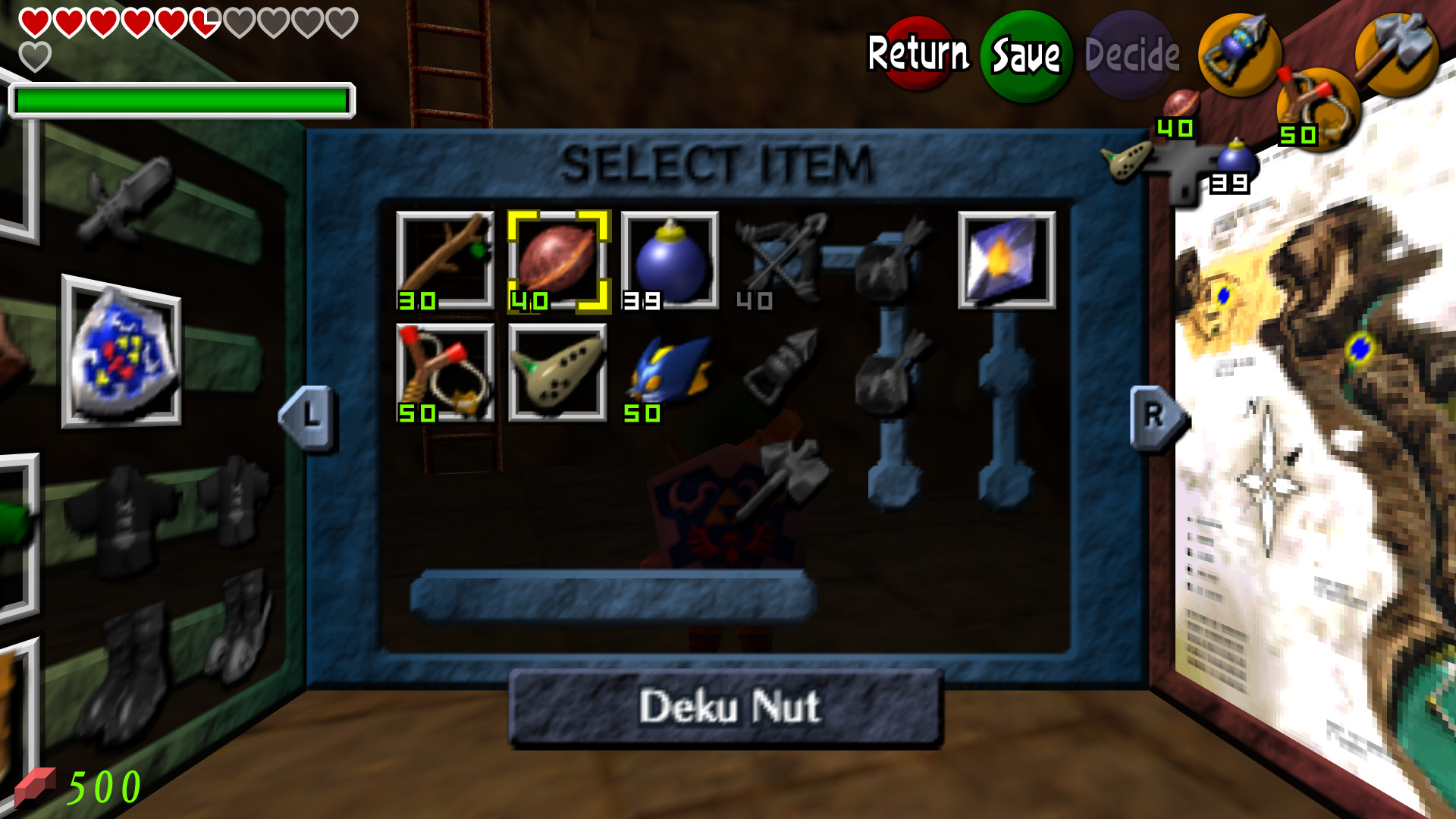Click the Return button

click(918, 53)
